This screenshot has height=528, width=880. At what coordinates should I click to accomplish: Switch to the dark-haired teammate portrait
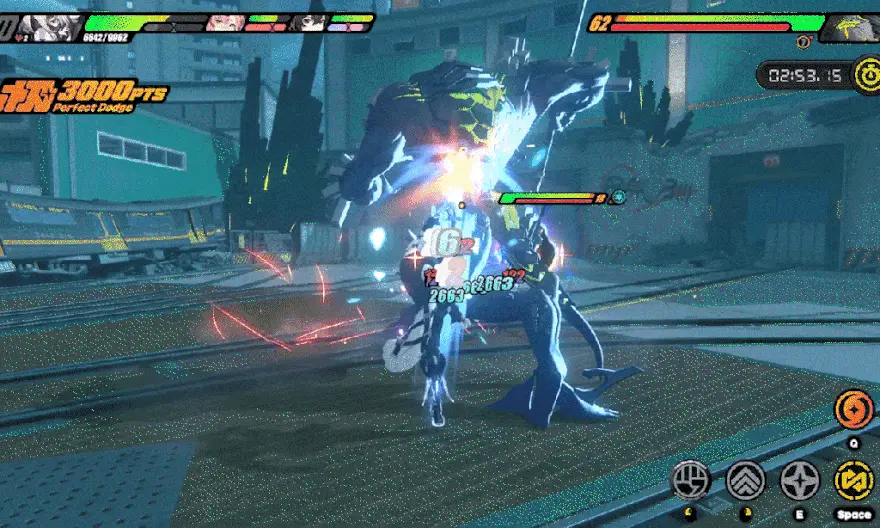309,22
